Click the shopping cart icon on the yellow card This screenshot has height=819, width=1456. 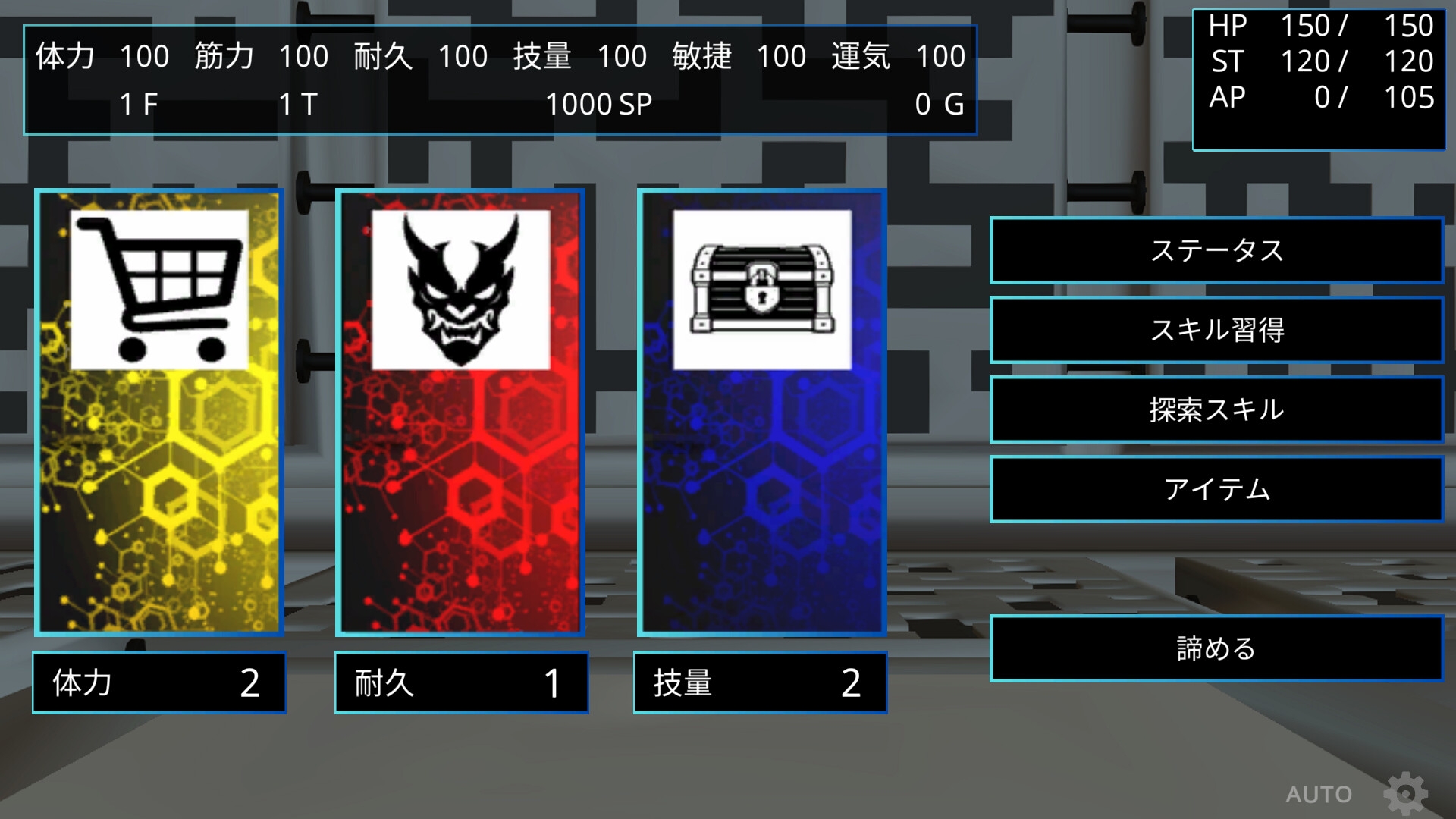tap(158, 288)
